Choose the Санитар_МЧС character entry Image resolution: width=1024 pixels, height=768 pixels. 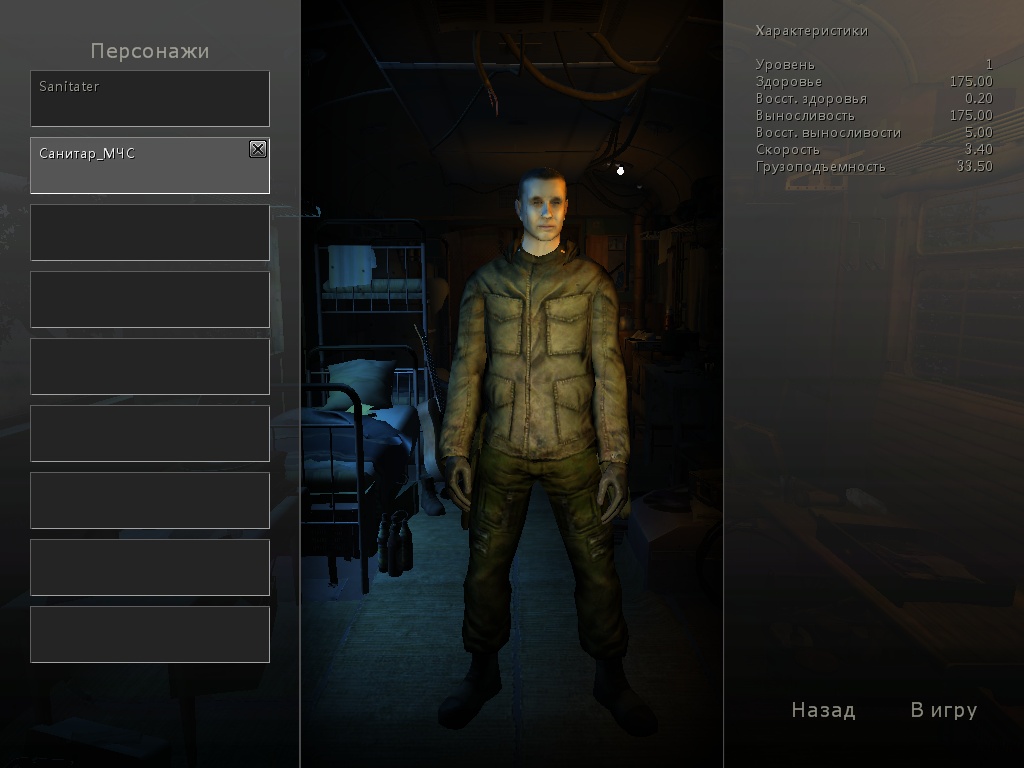140,166
